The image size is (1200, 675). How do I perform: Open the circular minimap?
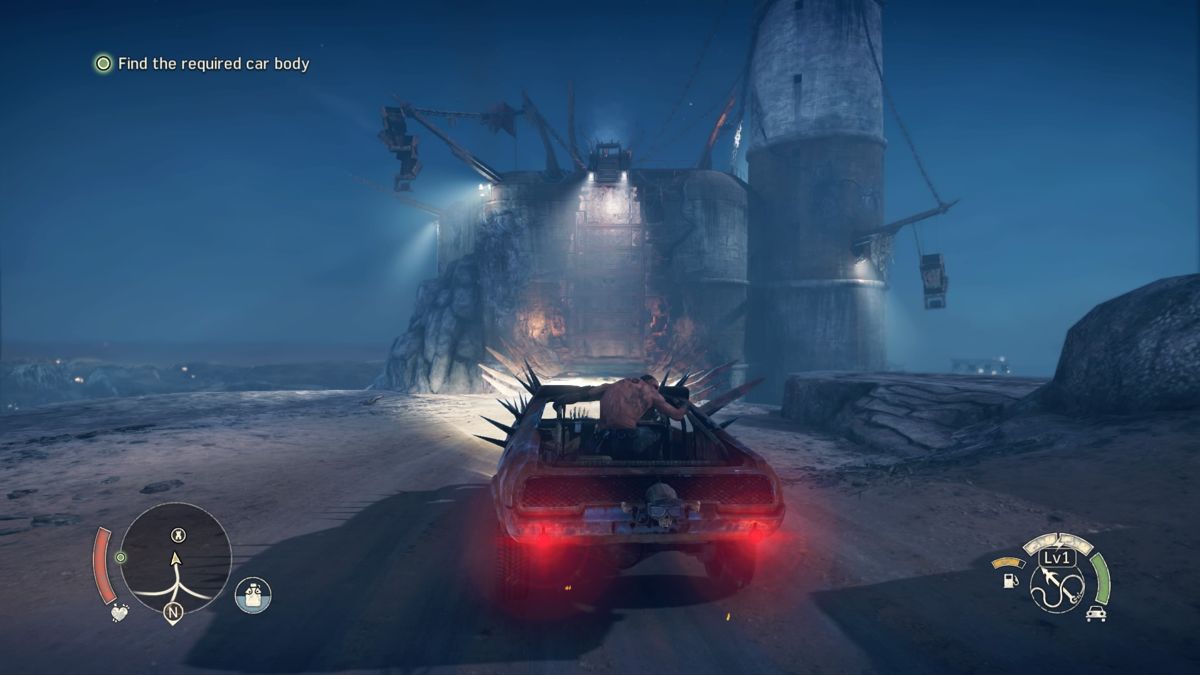[x=176, y=558]
